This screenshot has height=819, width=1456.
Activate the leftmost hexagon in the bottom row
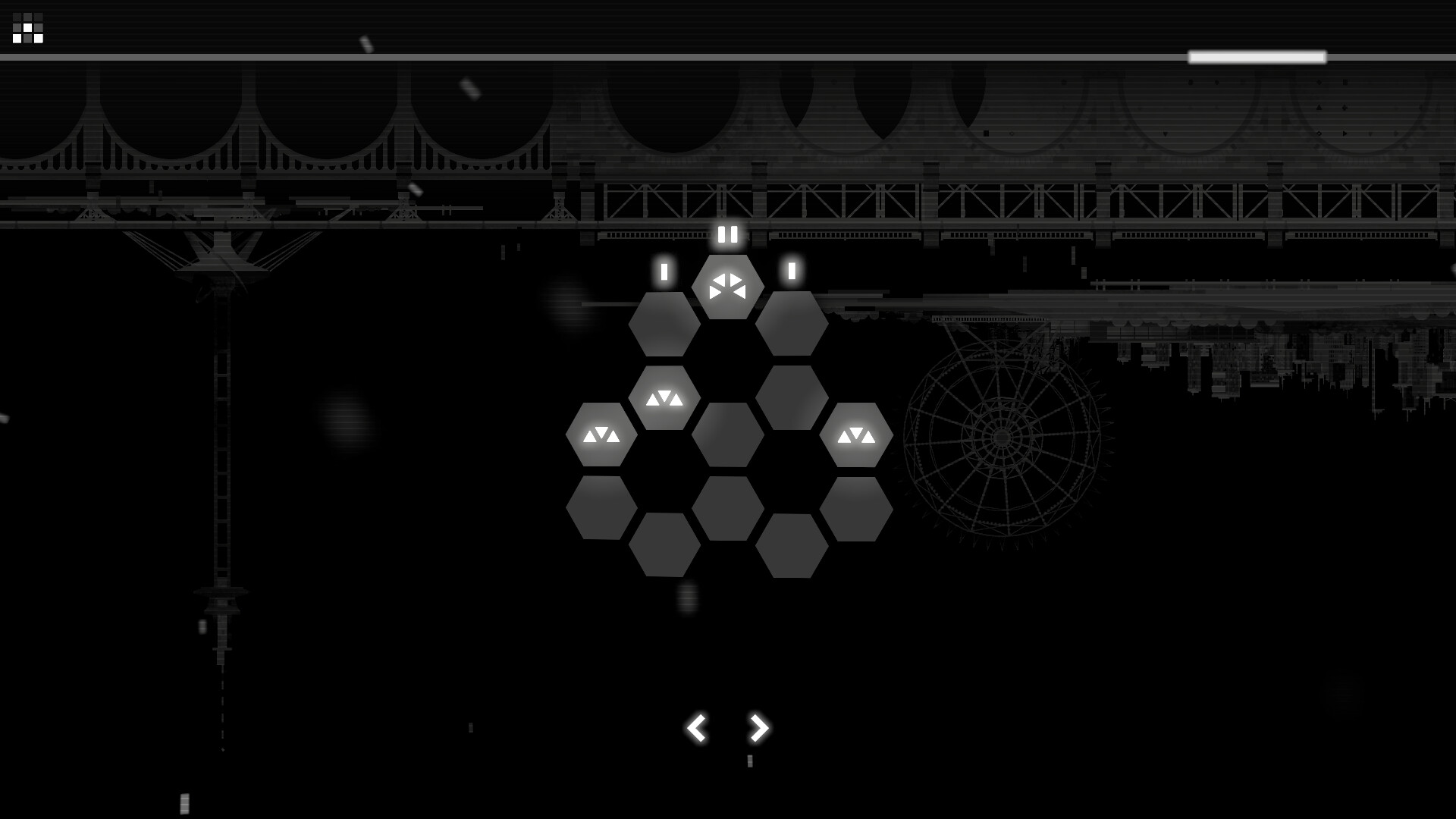point(601,508)
